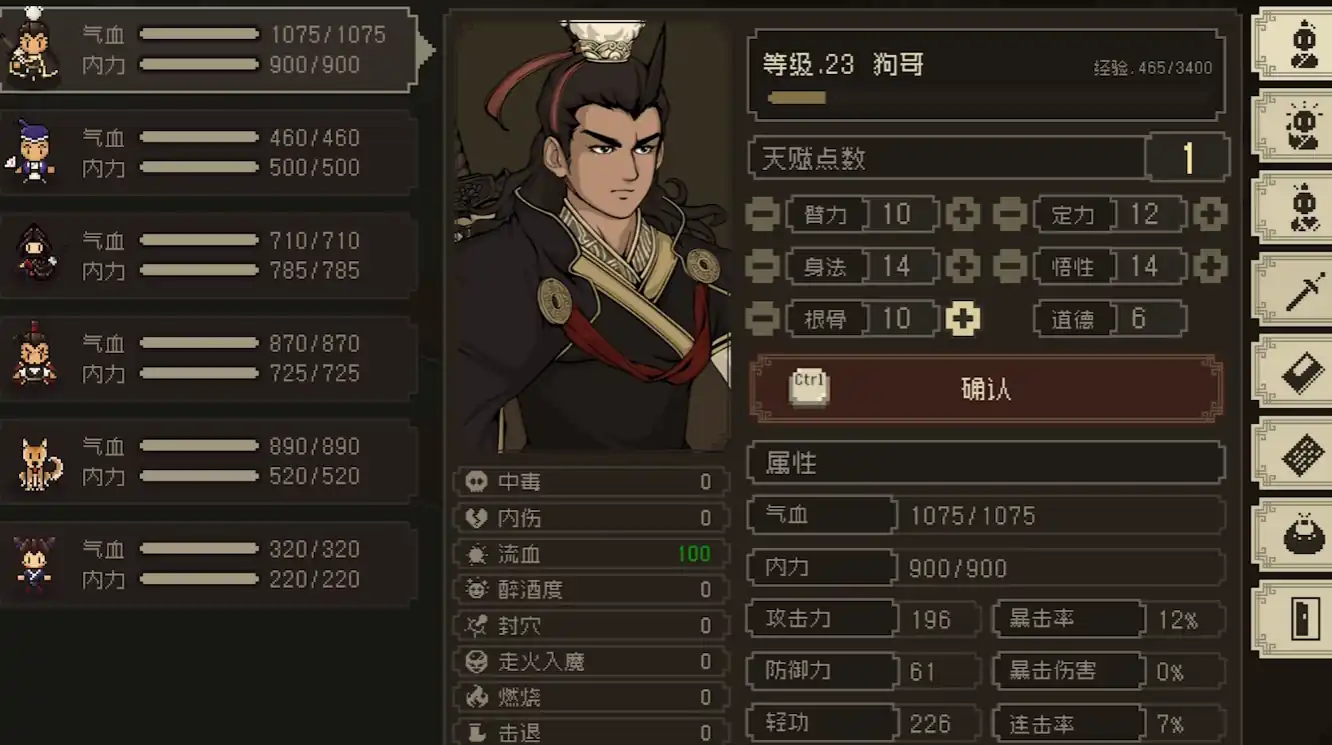Add a point to 身法
Screen dimensions: 1332x745
tap(963, 266)
